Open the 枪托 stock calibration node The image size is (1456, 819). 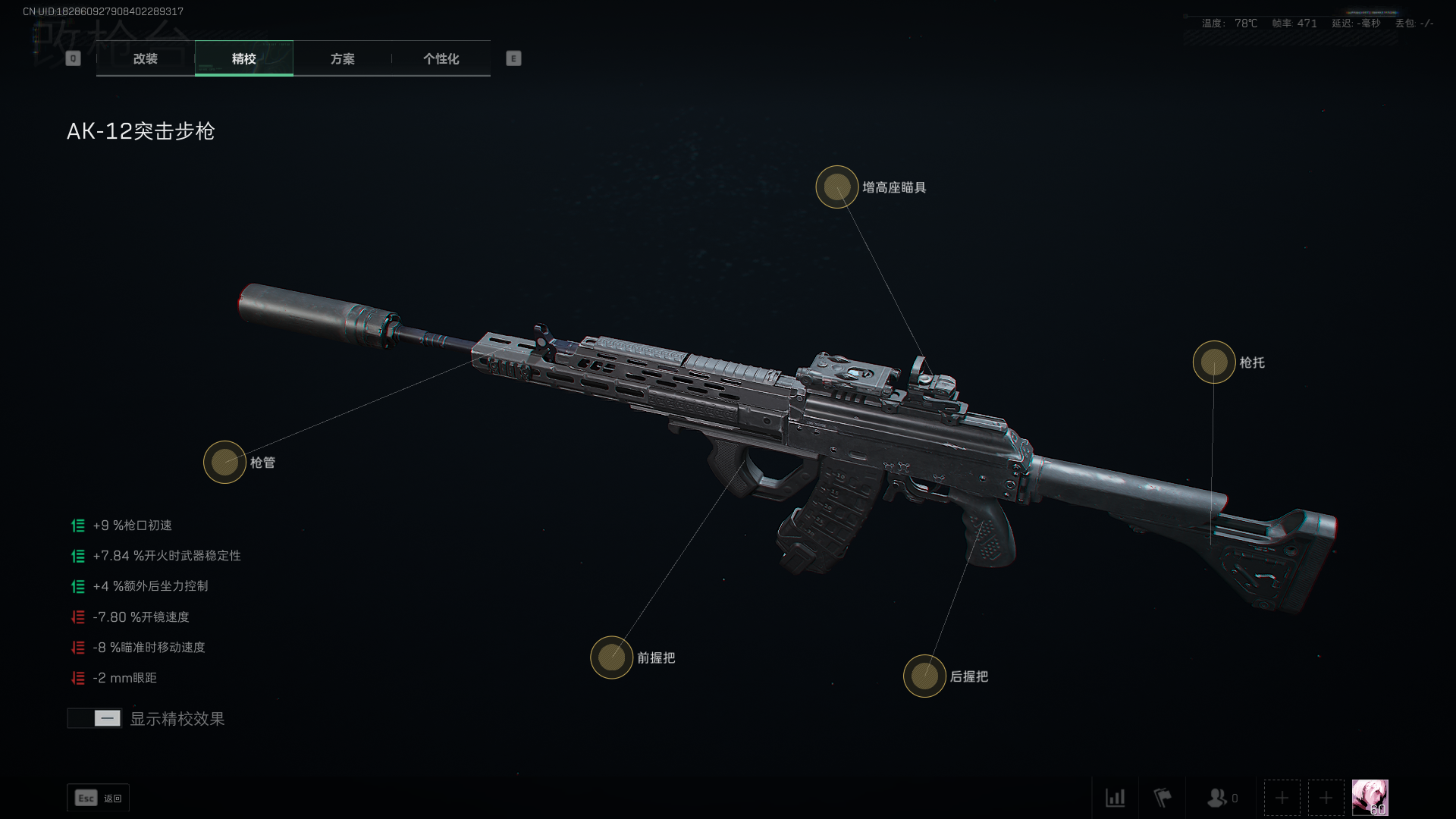1213,362
